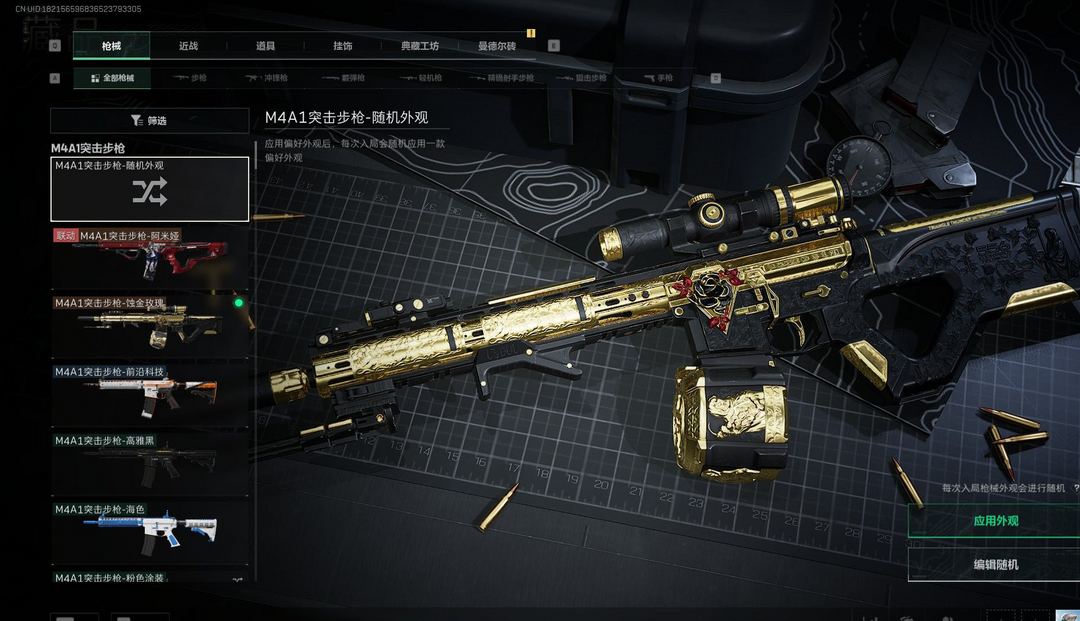
Task: Show 全部枪械 all firearms filter
Action: tap(112, 78)
